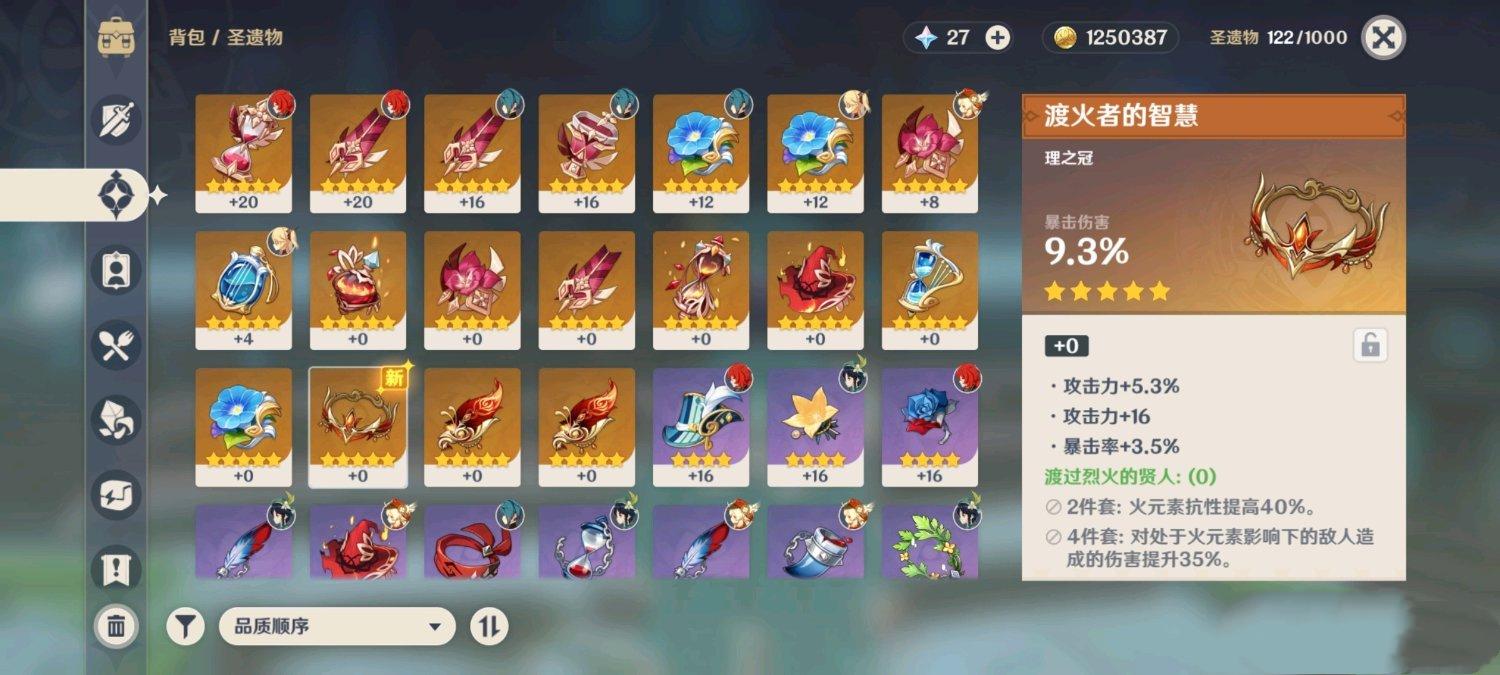Pick the green leafy wreath artifact
This screenshot has width=1500, height=675.
click(x=930, y=542)
